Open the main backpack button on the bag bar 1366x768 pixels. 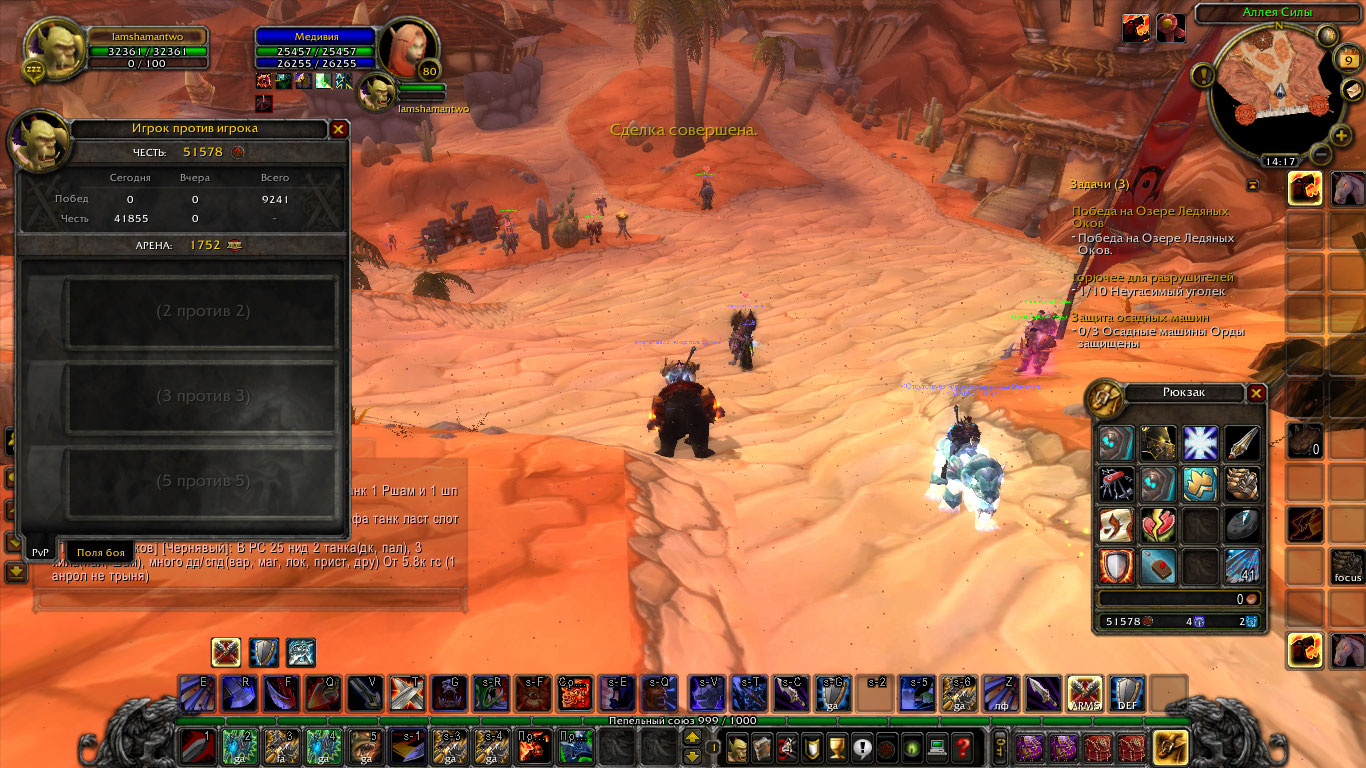pos(1170,746)
